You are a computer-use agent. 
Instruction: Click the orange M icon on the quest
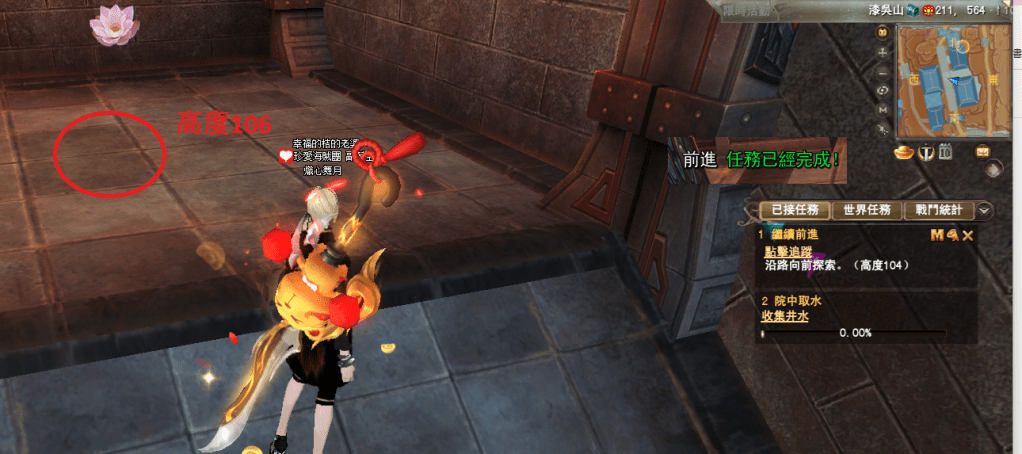click(937, 235)
